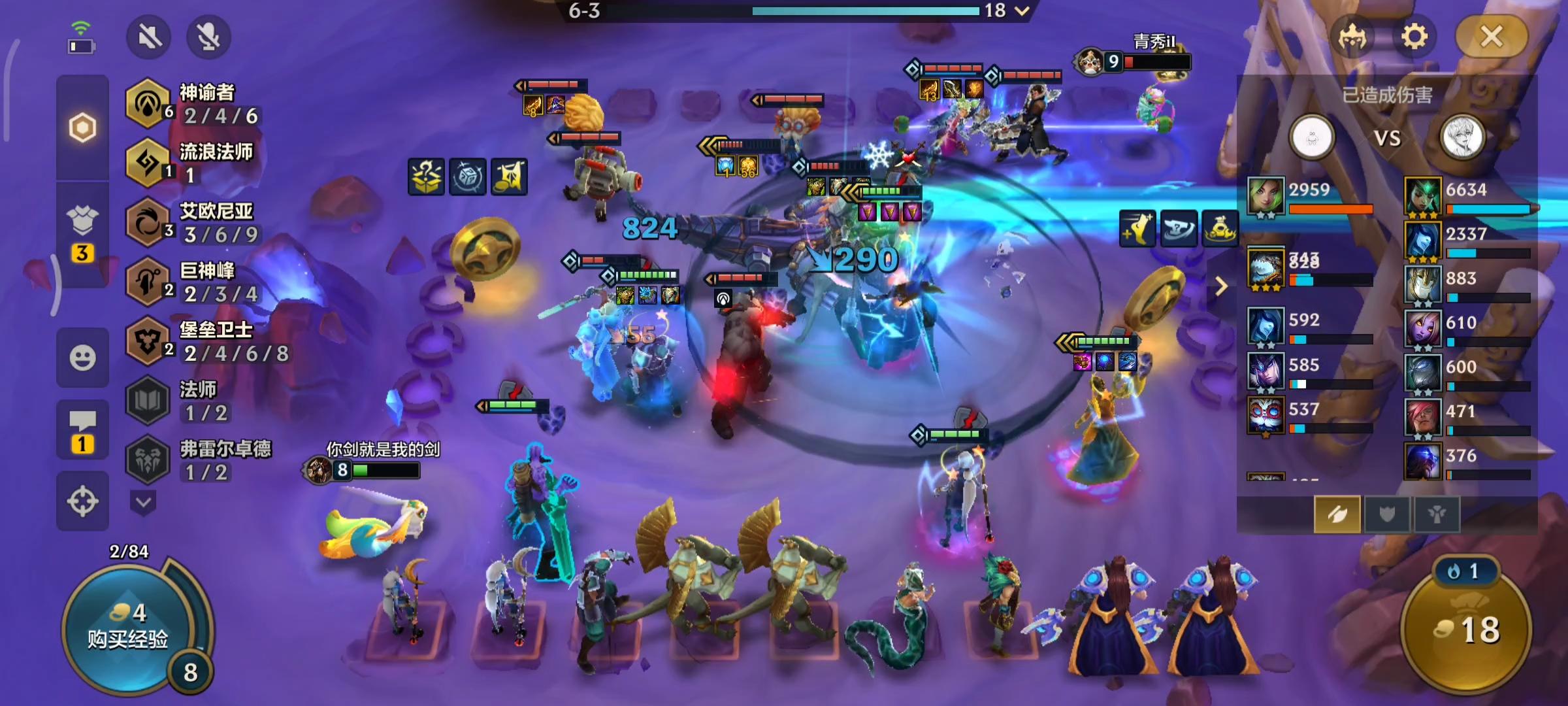Tap the crosshair locate button
This screenshot has height=706, width=1568.
(x=82, y=501)
